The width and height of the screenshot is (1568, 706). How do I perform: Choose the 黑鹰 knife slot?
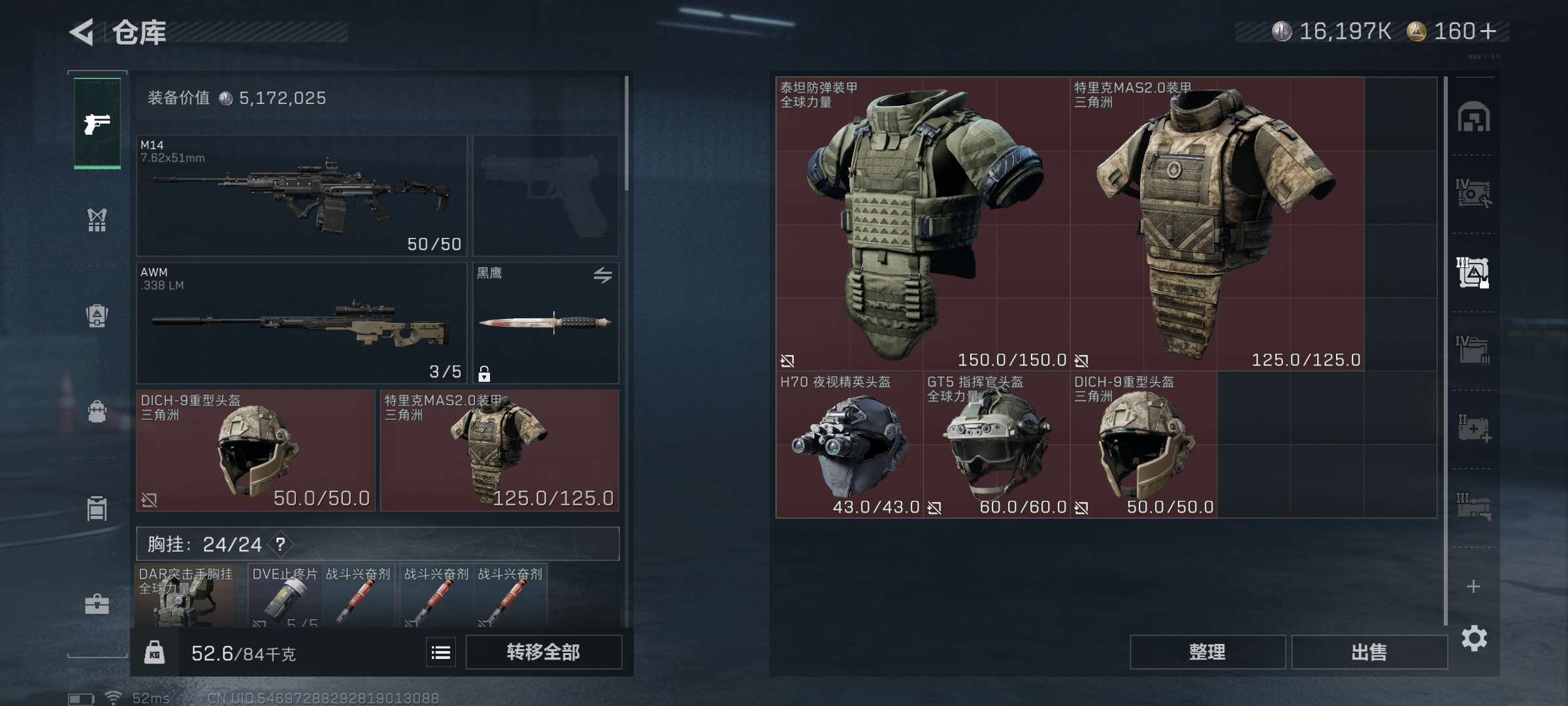click(545, 323)
